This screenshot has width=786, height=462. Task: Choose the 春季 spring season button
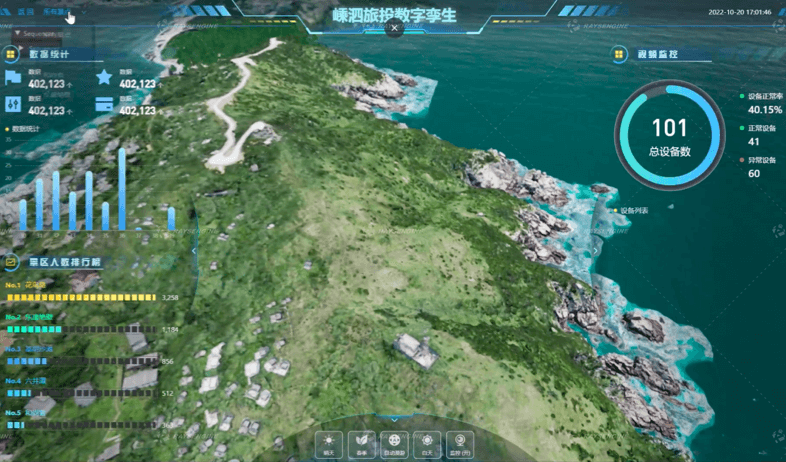[362, 441]
